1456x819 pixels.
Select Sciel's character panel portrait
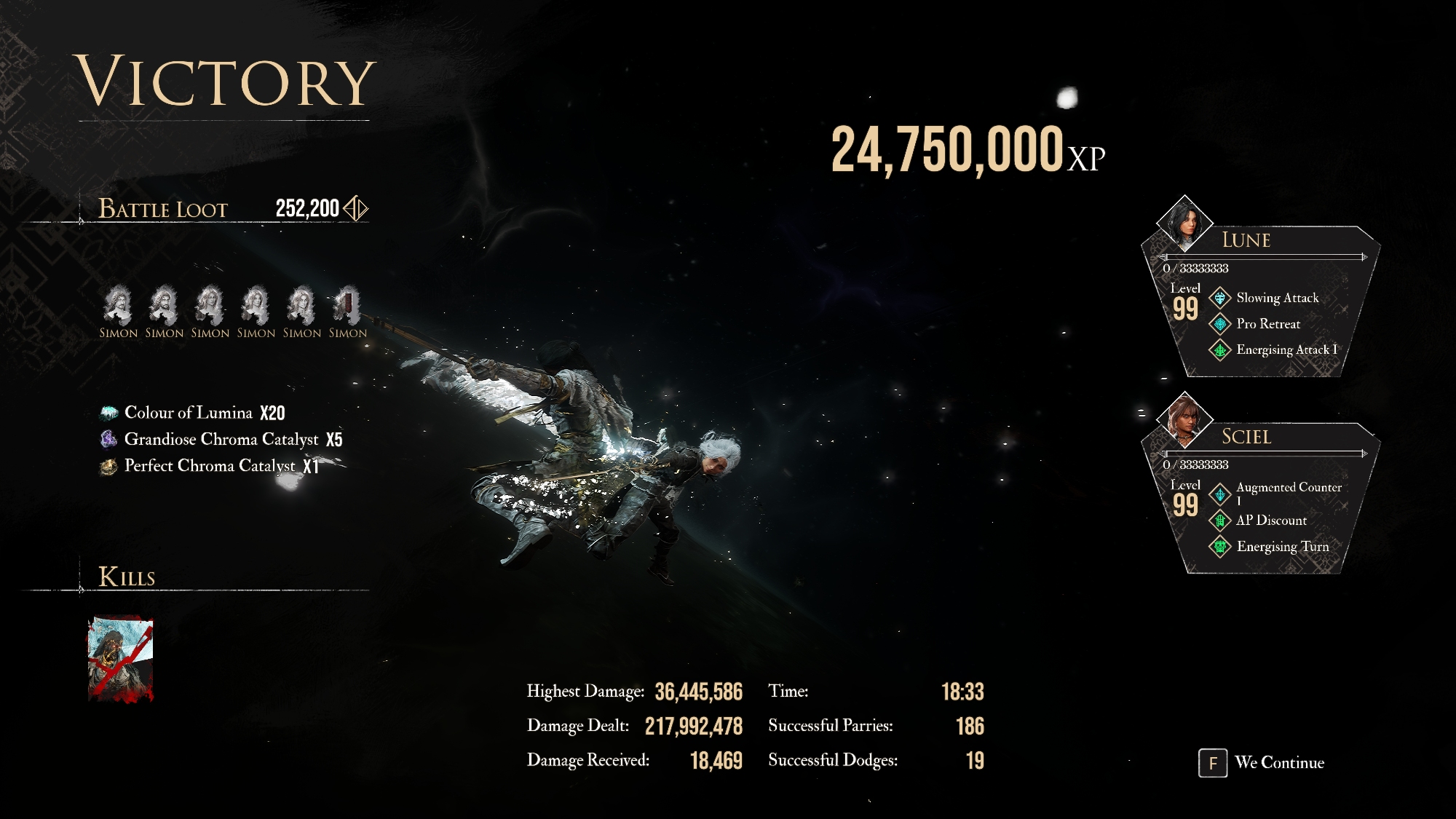pyautogui.click(x=1184, y=419)
